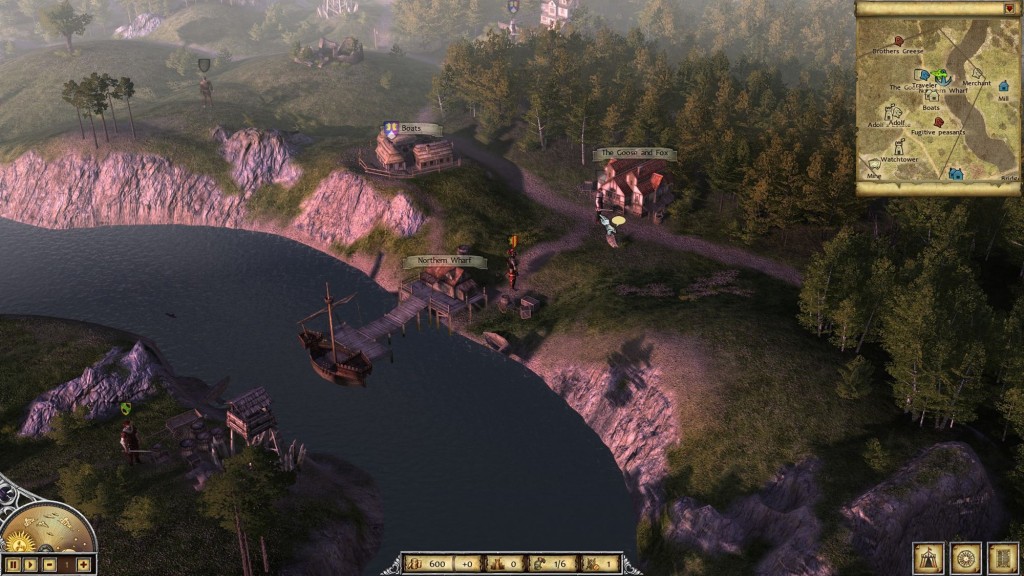This screenshot has width=1024, height=576.
Task: Open the camp tent button
Action: [928, 557]
